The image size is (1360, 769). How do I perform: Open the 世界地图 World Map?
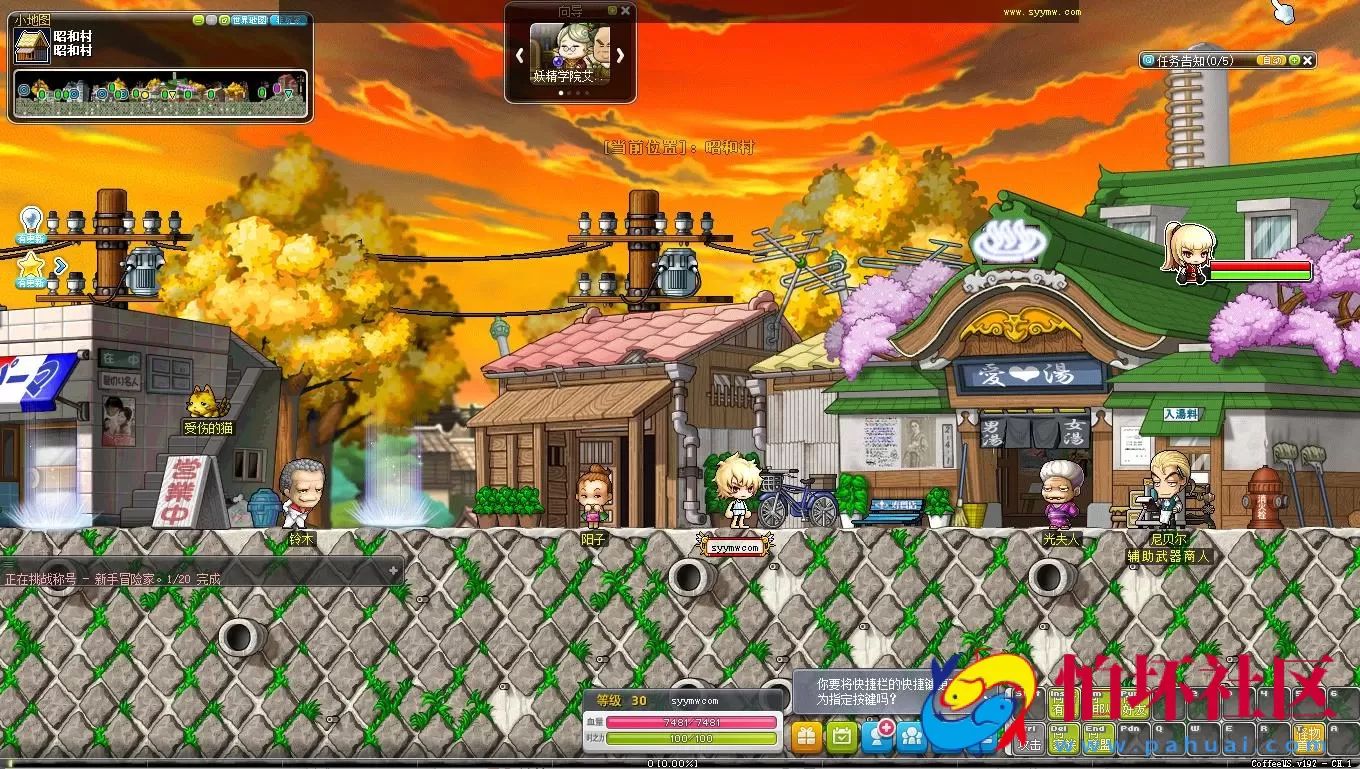pos(247,20)
